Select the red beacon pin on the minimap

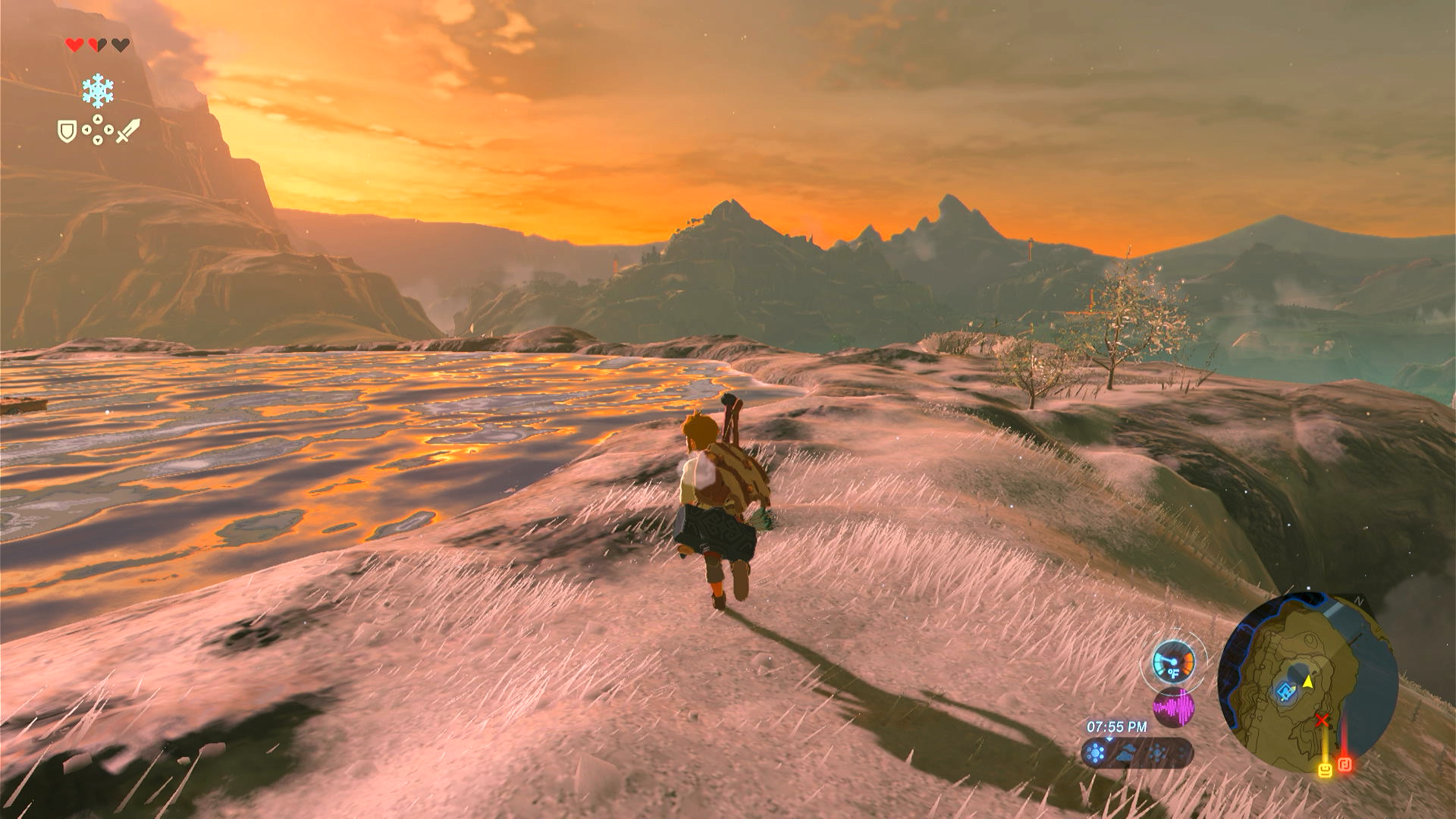coord(1345,764)
